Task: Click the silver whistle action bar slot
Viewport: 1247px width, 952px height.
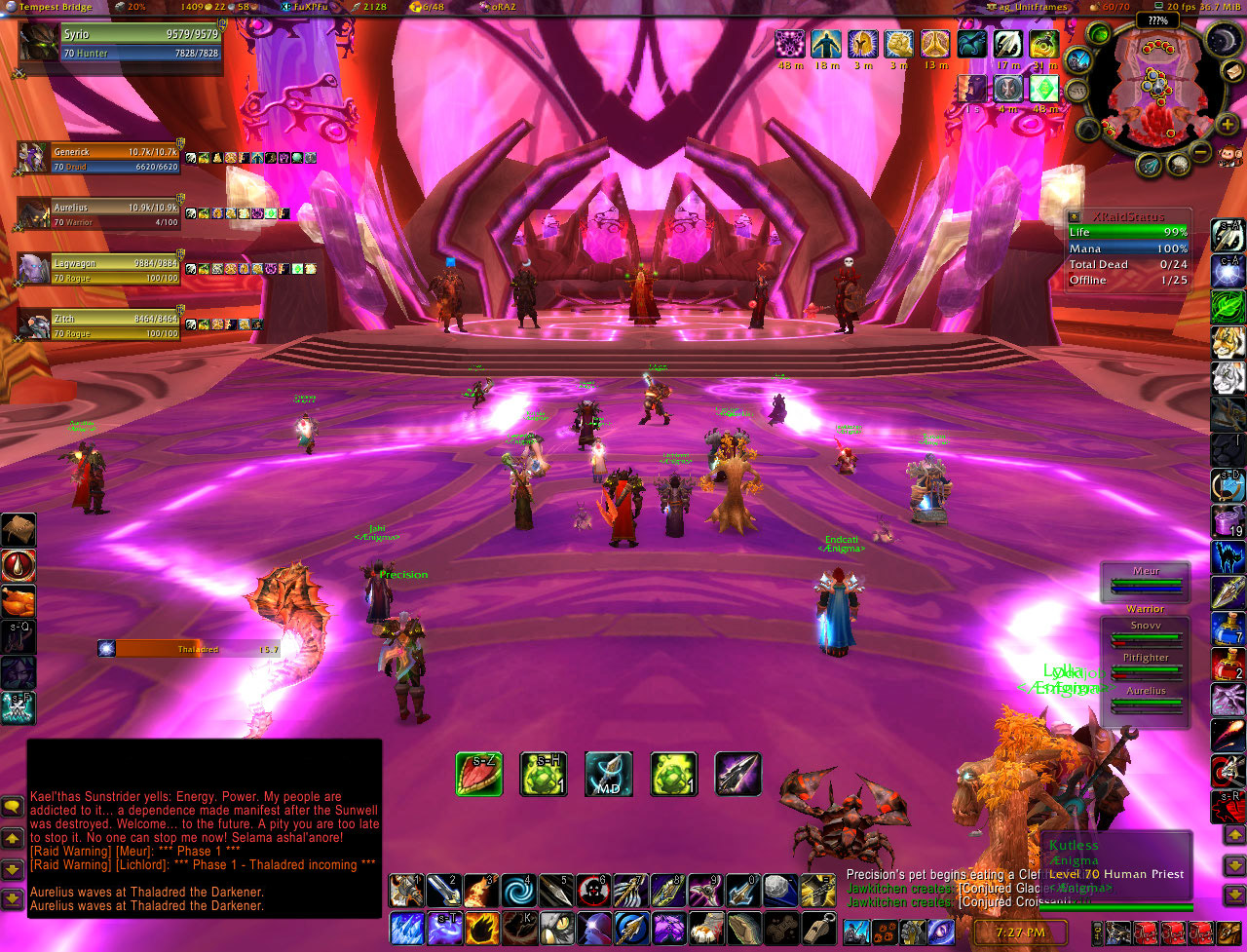Action: (816, 926)
